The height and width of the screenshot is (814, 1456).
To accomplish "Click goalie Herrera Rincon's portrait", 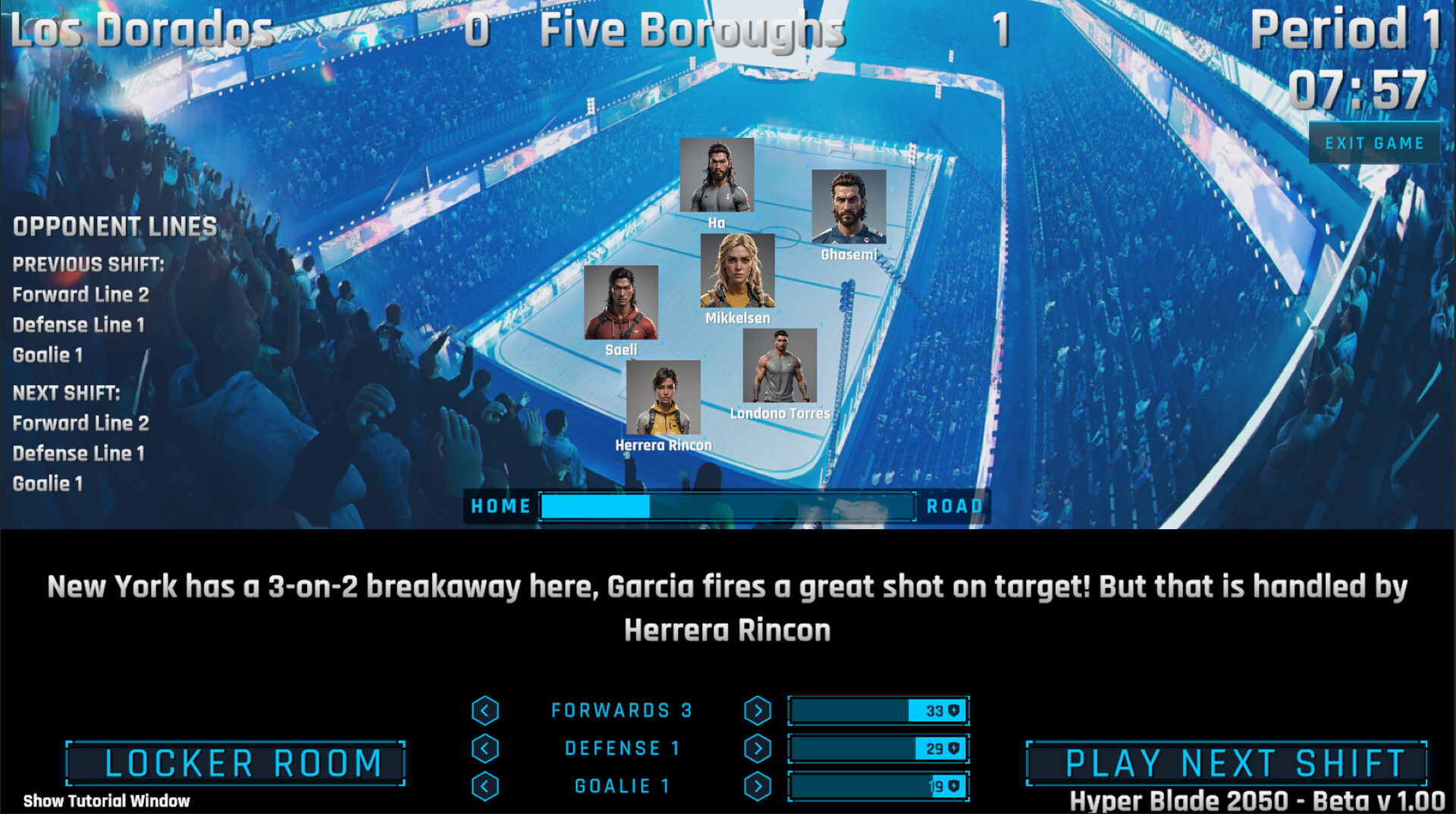I will (664, 399).
